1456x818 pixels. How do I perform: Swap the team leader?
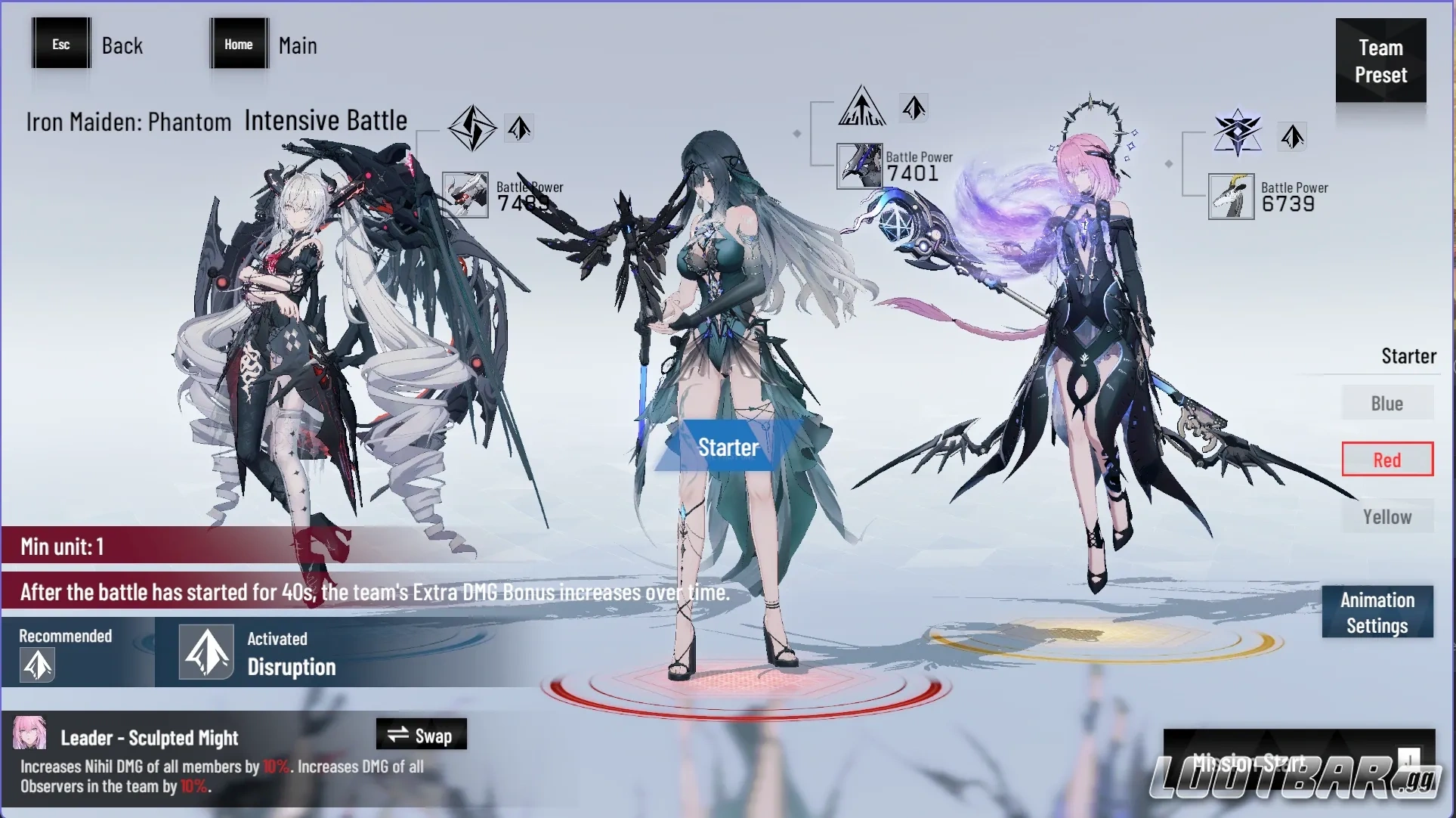pyautogui.click(x=421, y=735)
